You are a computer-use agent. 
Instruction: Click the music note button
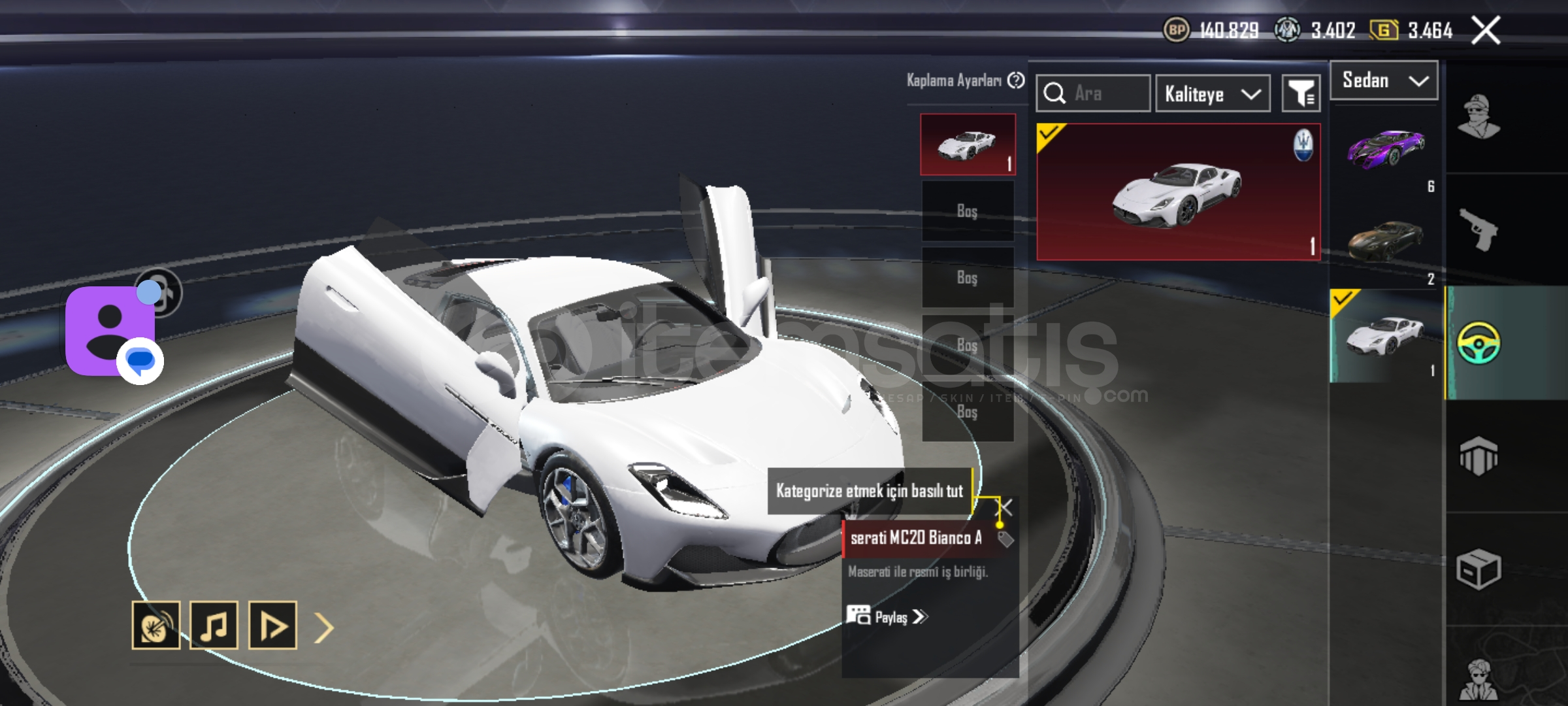click(x=214, y=626)
